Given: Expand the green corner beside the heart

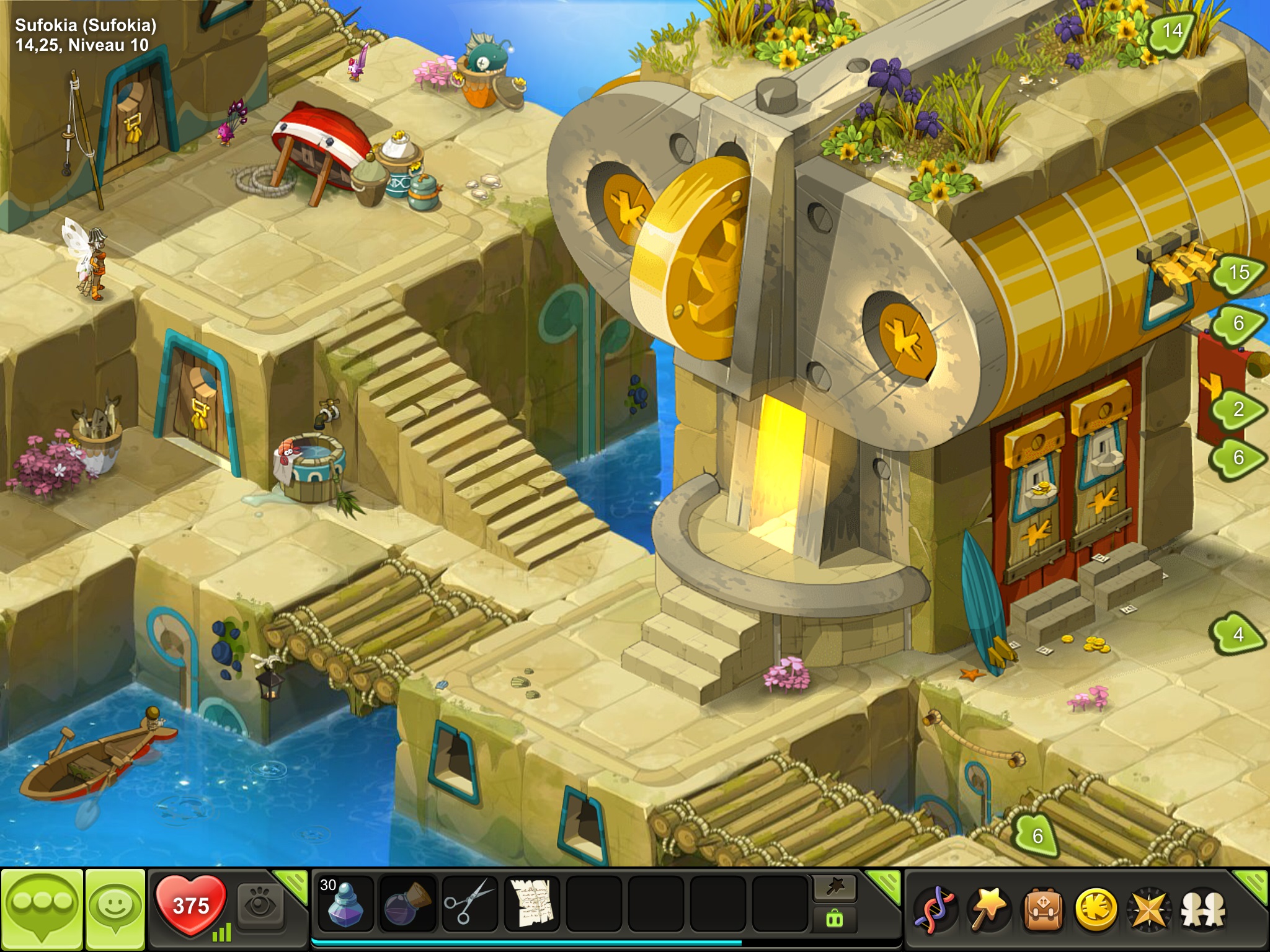Looking at the screenshot, I should tap(295, 881).
